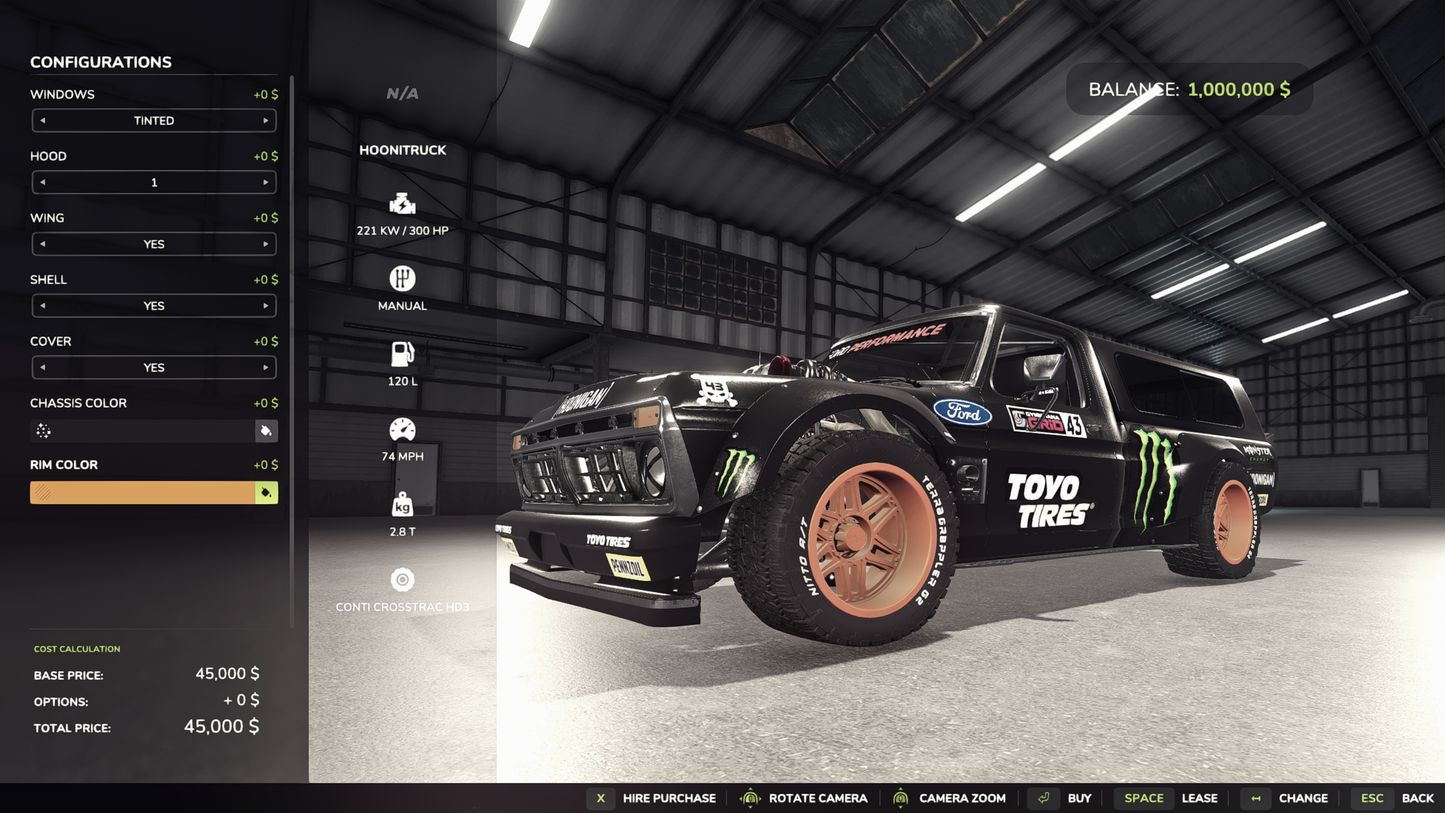The width and height of the screenshot is (1445, 813).
Task: Select previous Shell setting
Action: [43, 306]
